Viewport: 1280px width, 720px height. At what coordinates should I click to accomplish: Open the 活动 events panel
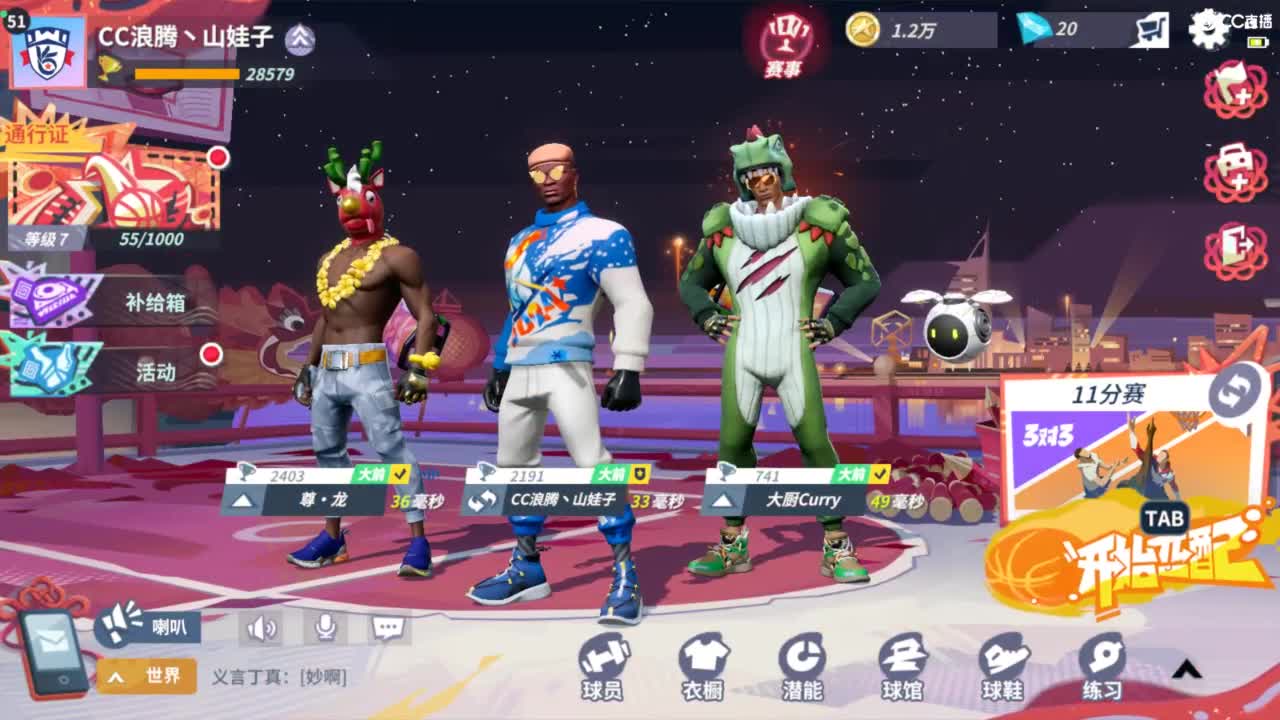[x=110, y=371]
